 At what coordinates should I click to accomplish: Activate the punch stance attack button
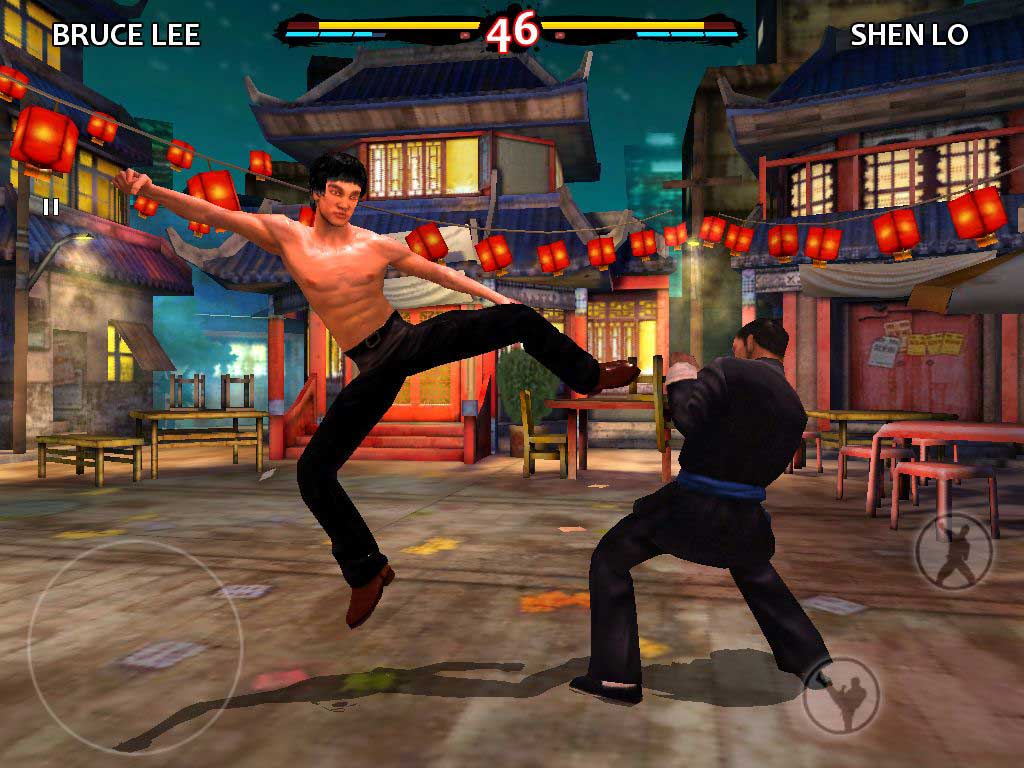pos(955,553)
